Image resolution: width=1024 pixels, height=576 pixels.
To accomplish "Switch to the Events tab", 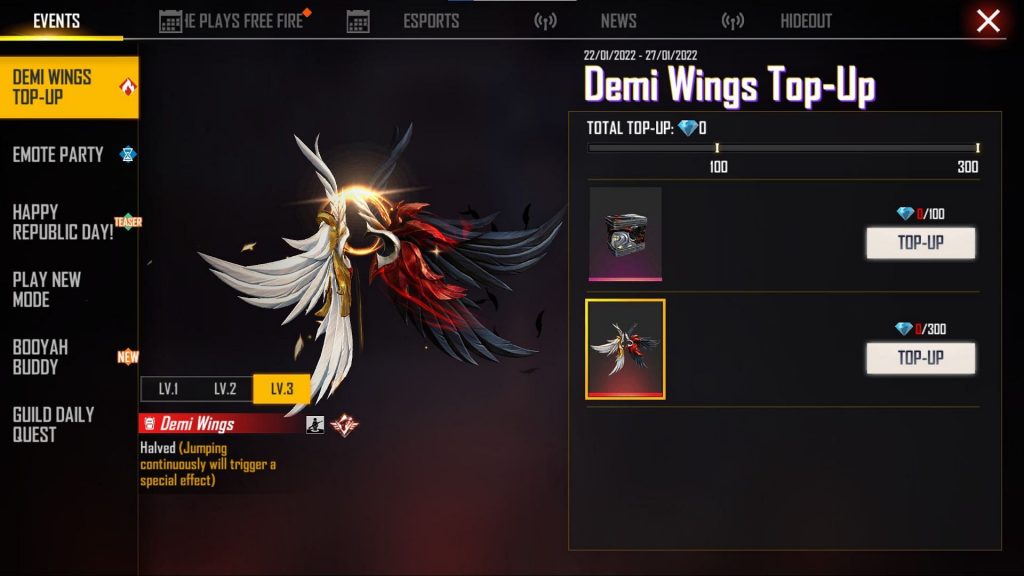I will [57, 21].
